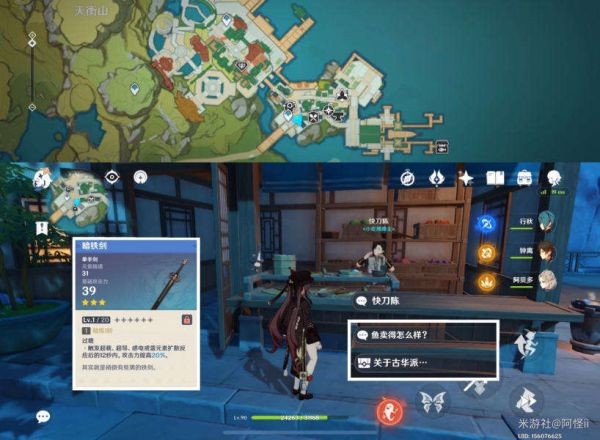Open the adventurer handbook book icon
Screen dimensions: 600x440
pos(494,178)
